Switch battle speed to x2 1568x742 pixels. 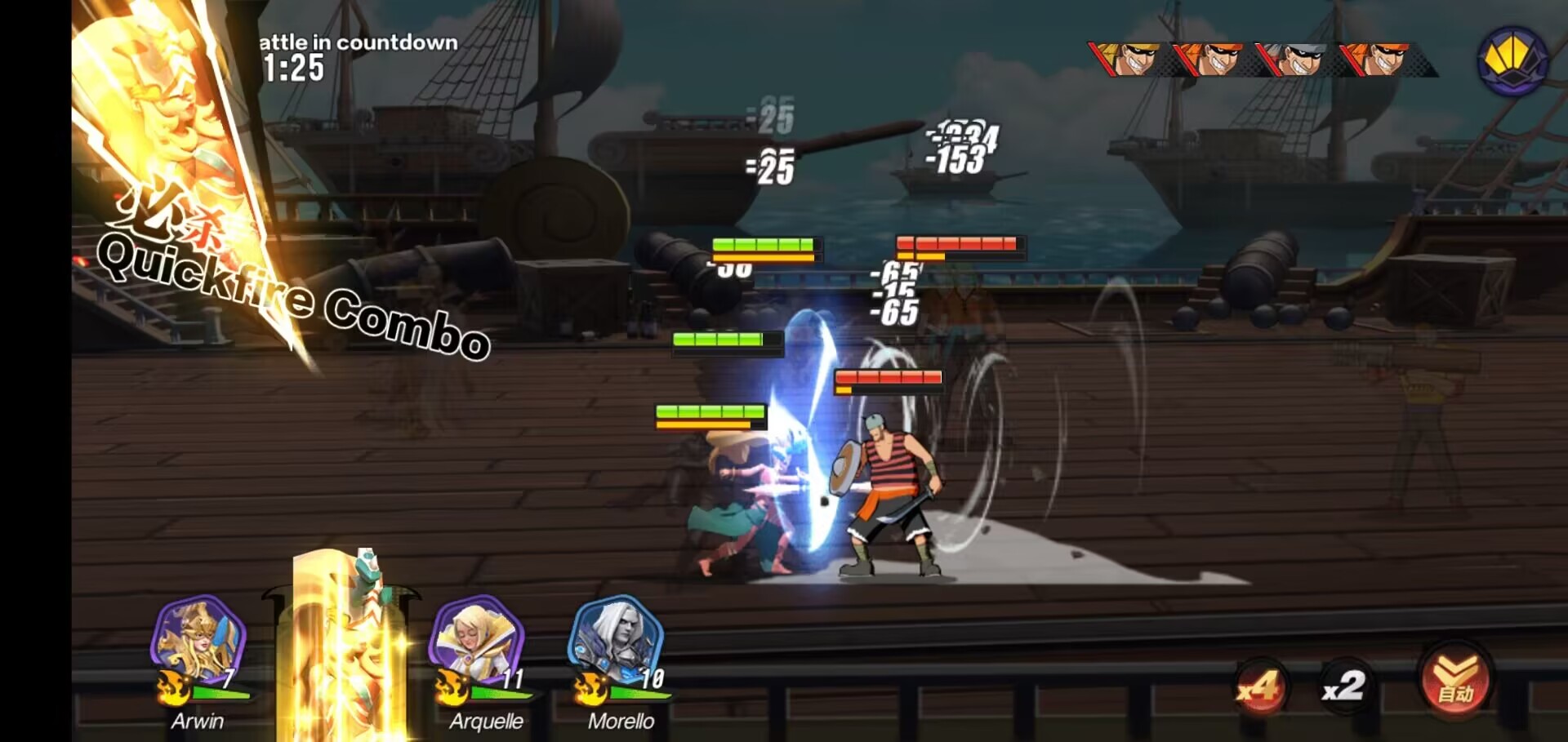pyautogui.click(x=1343, y=686)
